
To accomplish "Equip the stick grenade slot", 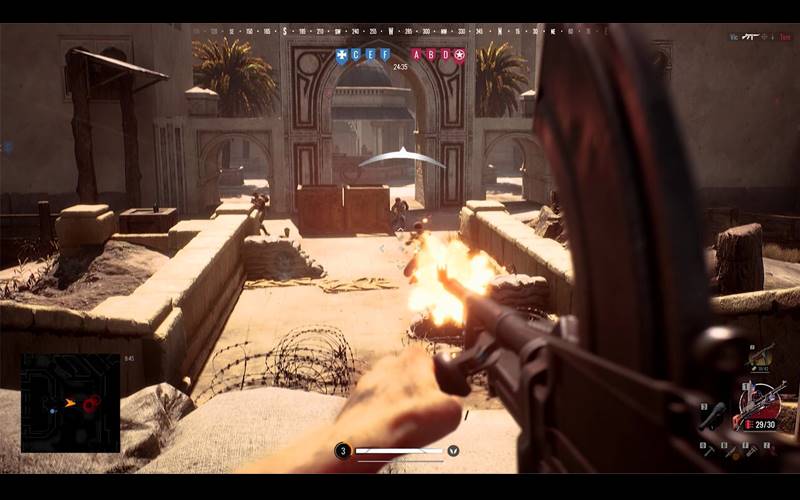I will (712, 418).
